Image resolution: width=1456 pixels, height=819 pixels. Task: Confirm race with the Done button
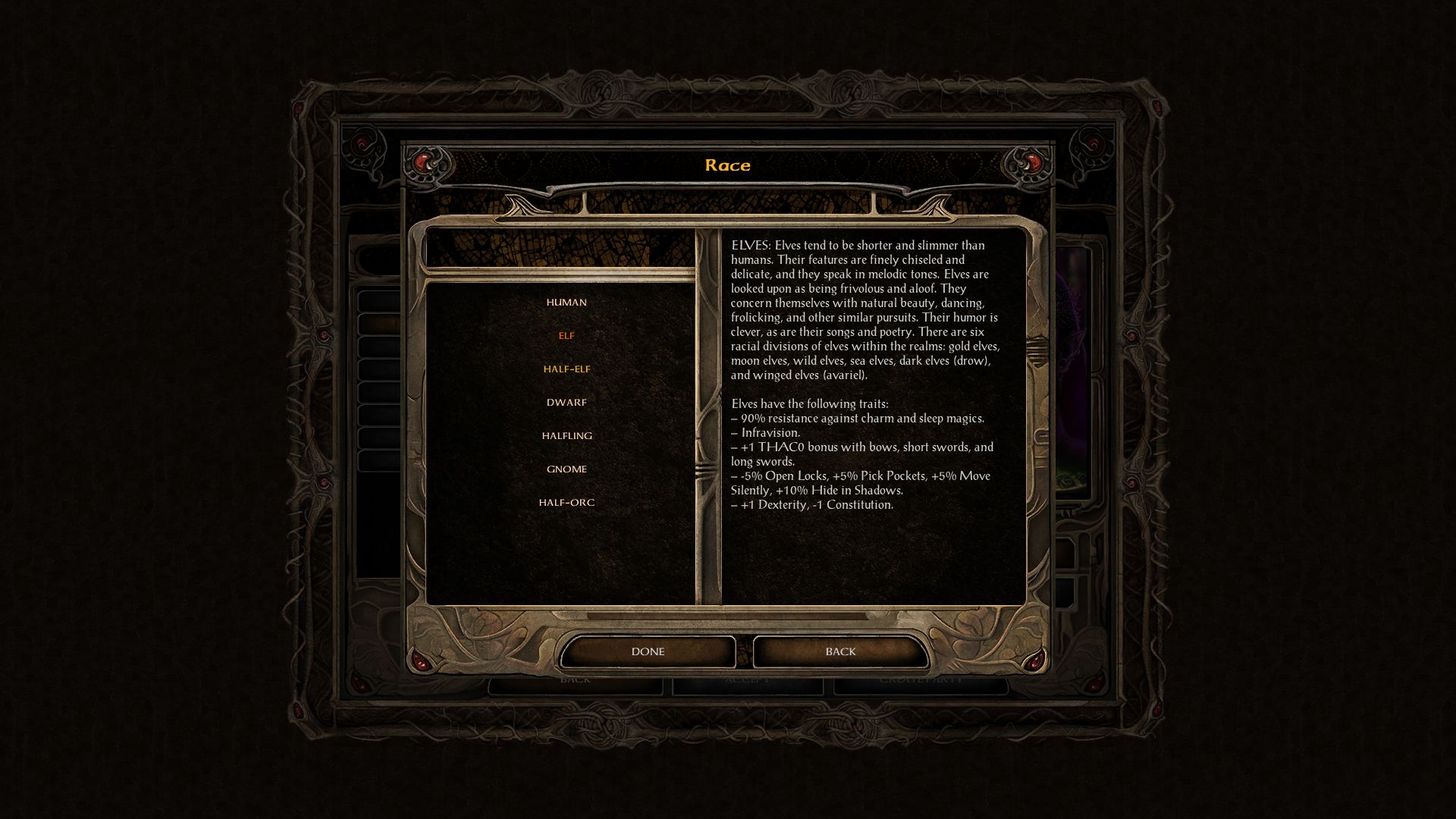648,652
